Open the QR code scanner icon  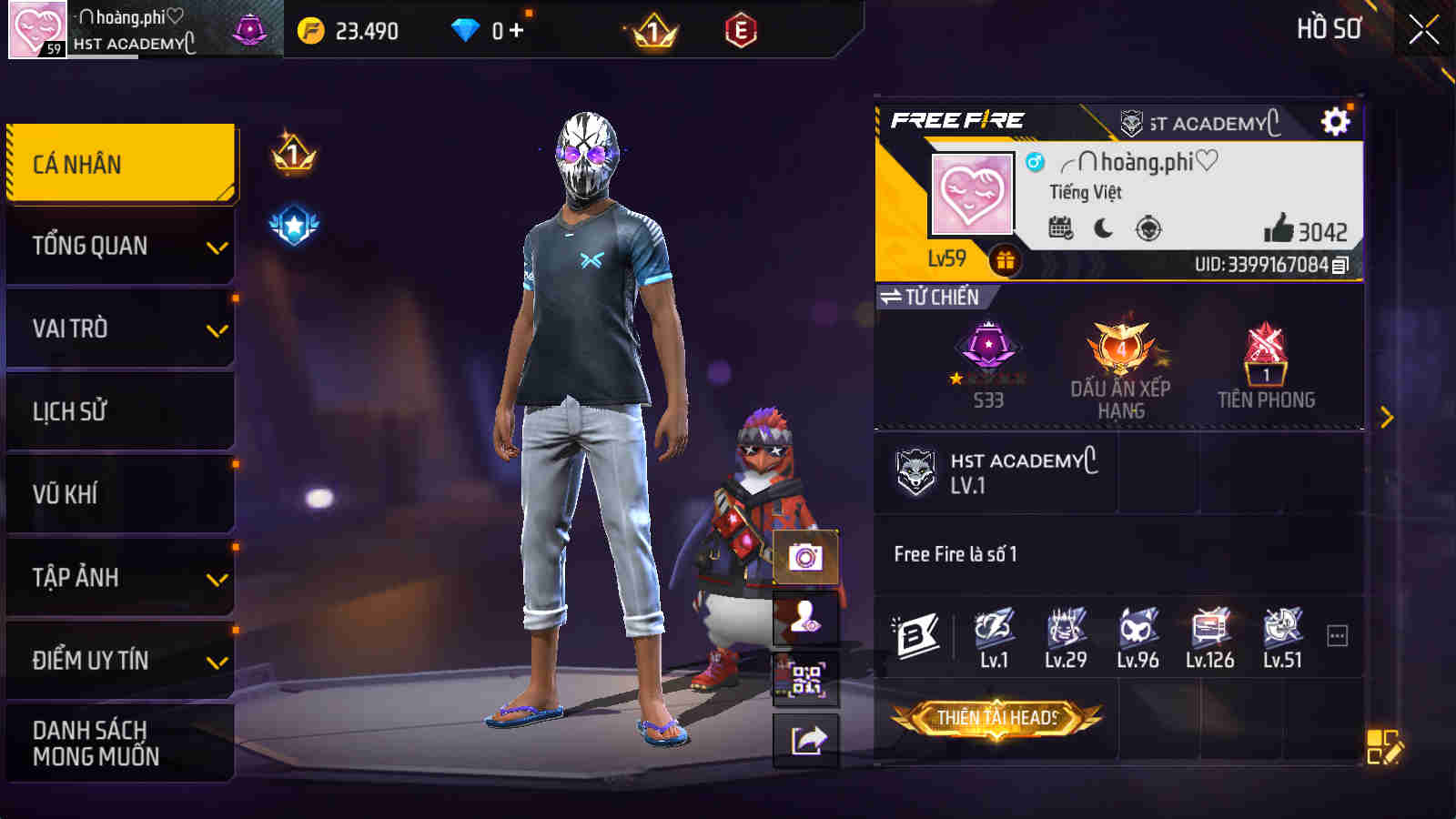(x=804, y=679)
